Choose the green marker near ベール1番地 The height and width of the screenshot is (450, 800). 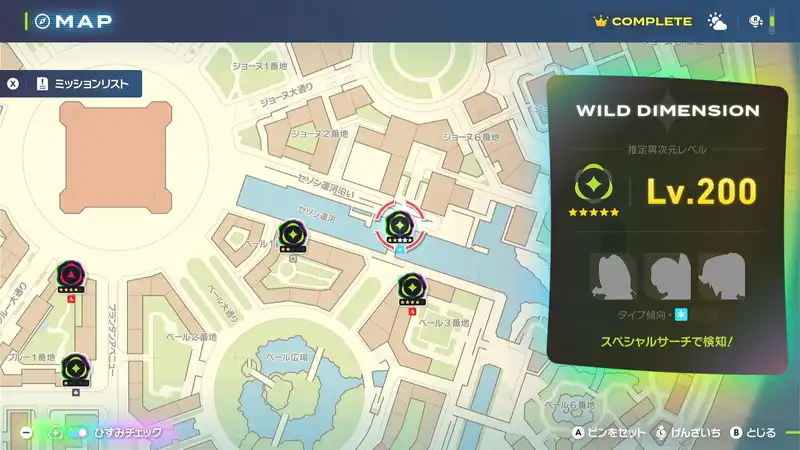click(291, 234)
